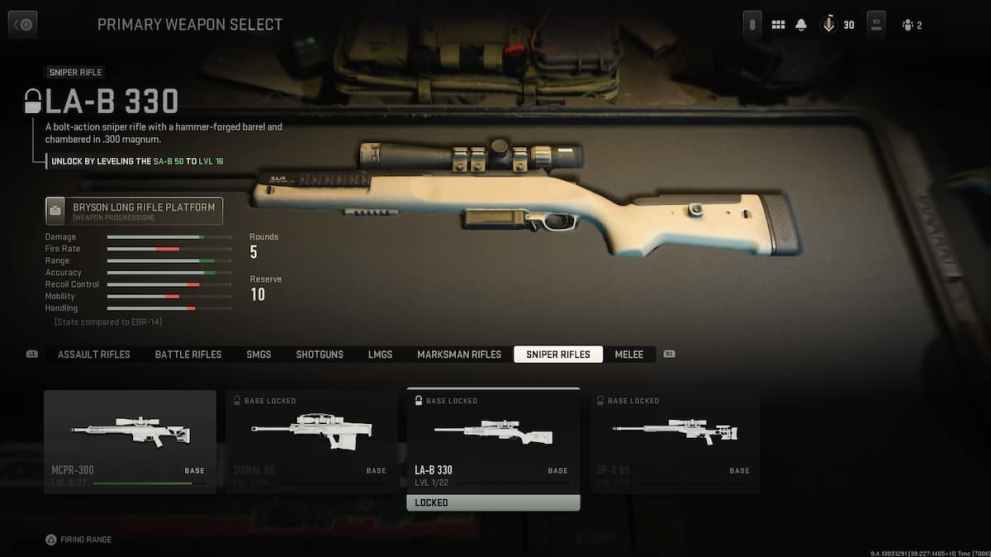This screenshot has width=991, height=557.
Task: Select the Sniper Rifles tab
Action: [558, 355]
